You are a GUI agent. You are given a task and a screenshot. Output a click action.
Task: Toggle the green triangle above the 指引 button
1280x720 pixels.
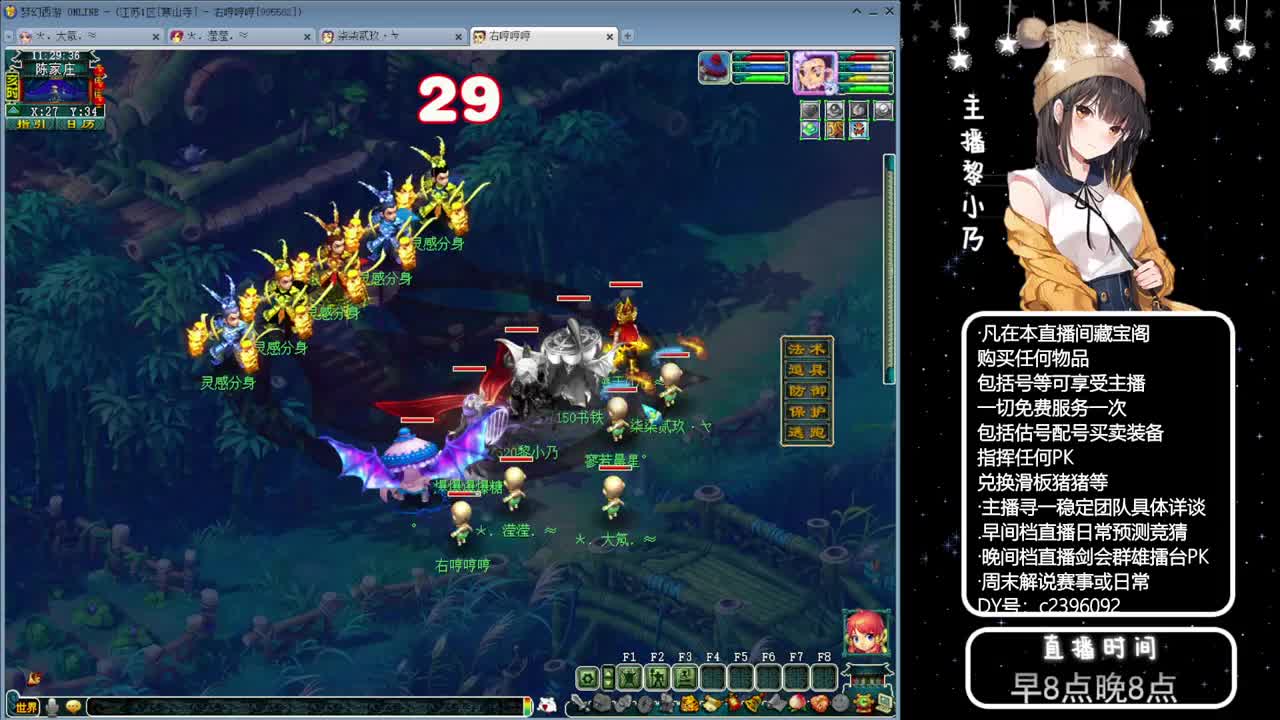tap(11, 111)
